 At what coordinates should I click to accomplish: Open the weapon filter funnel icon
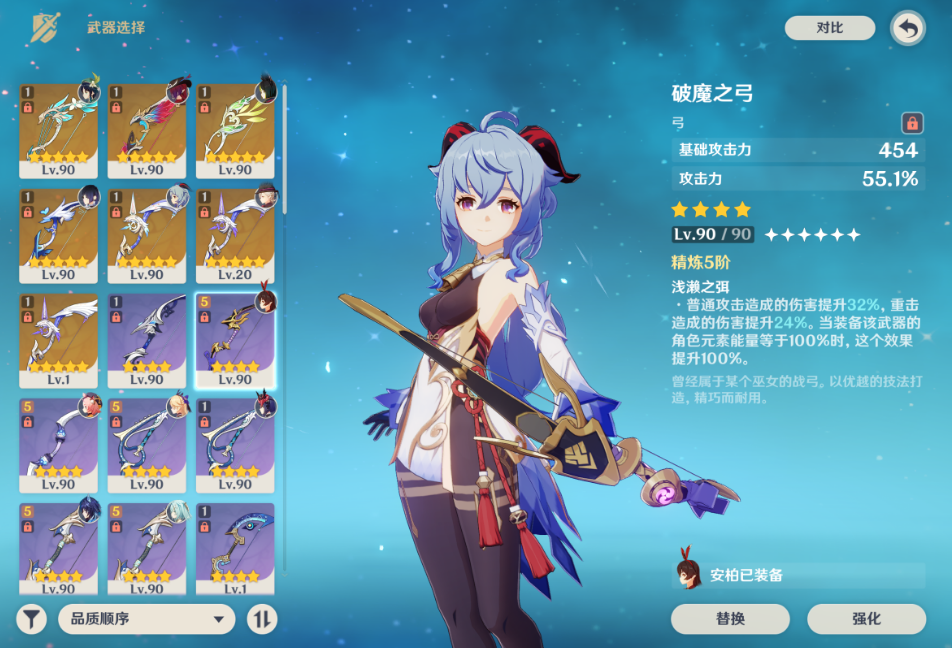(32, 619)
